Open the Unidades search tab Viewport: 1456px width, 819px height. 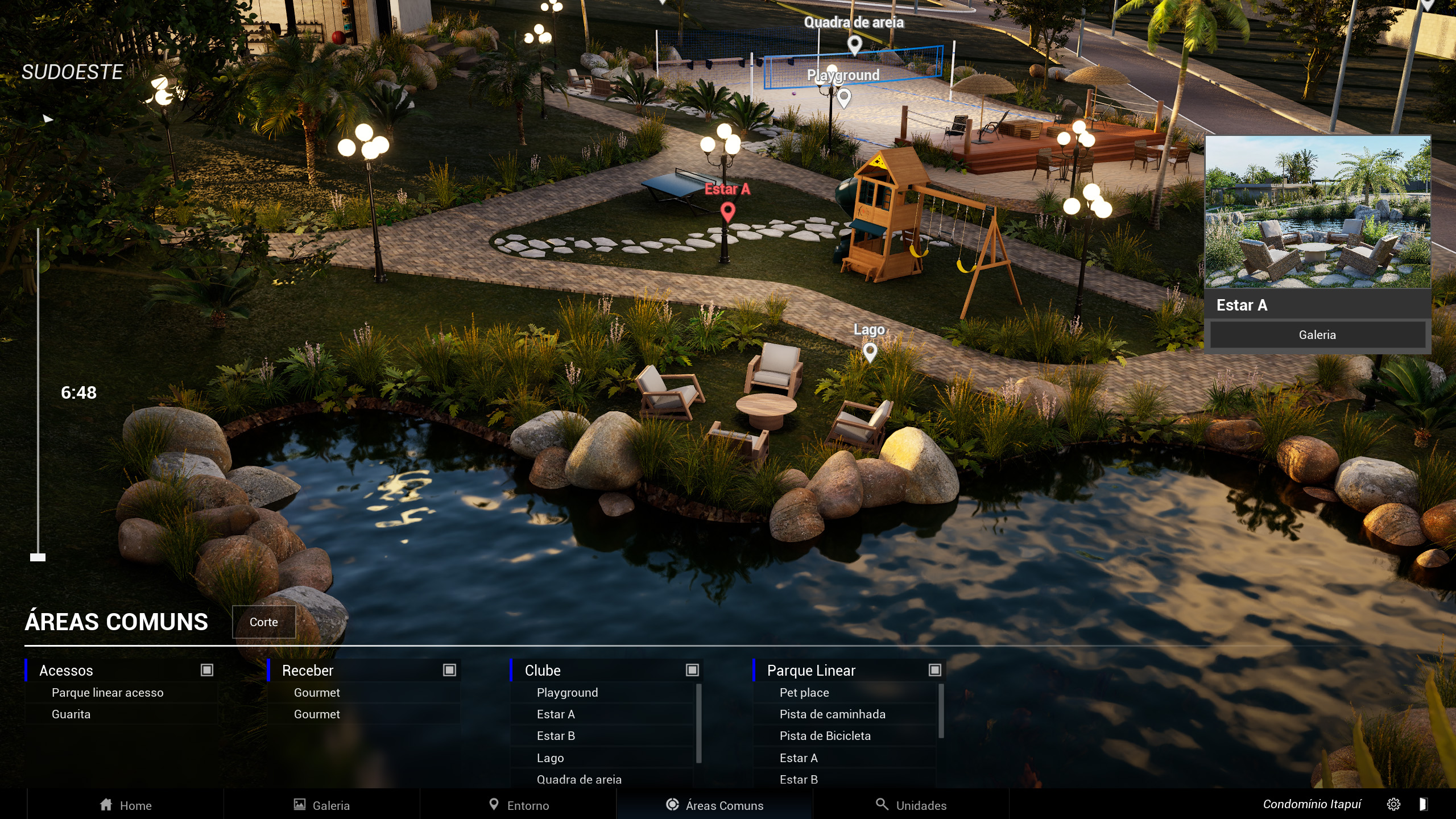911,805
